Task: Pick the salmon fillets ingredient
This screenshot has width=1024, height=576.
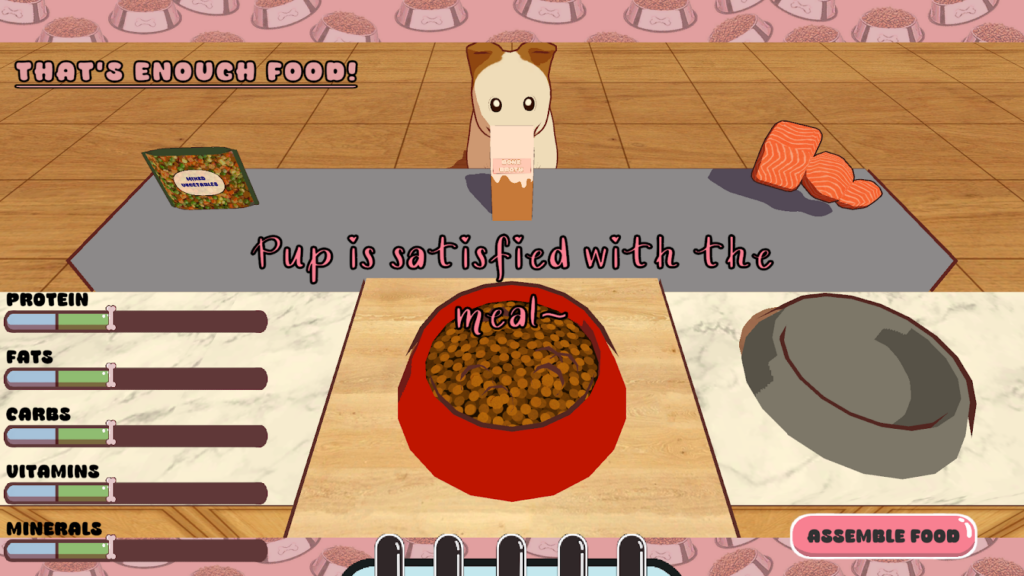Action: click(812, 165)
